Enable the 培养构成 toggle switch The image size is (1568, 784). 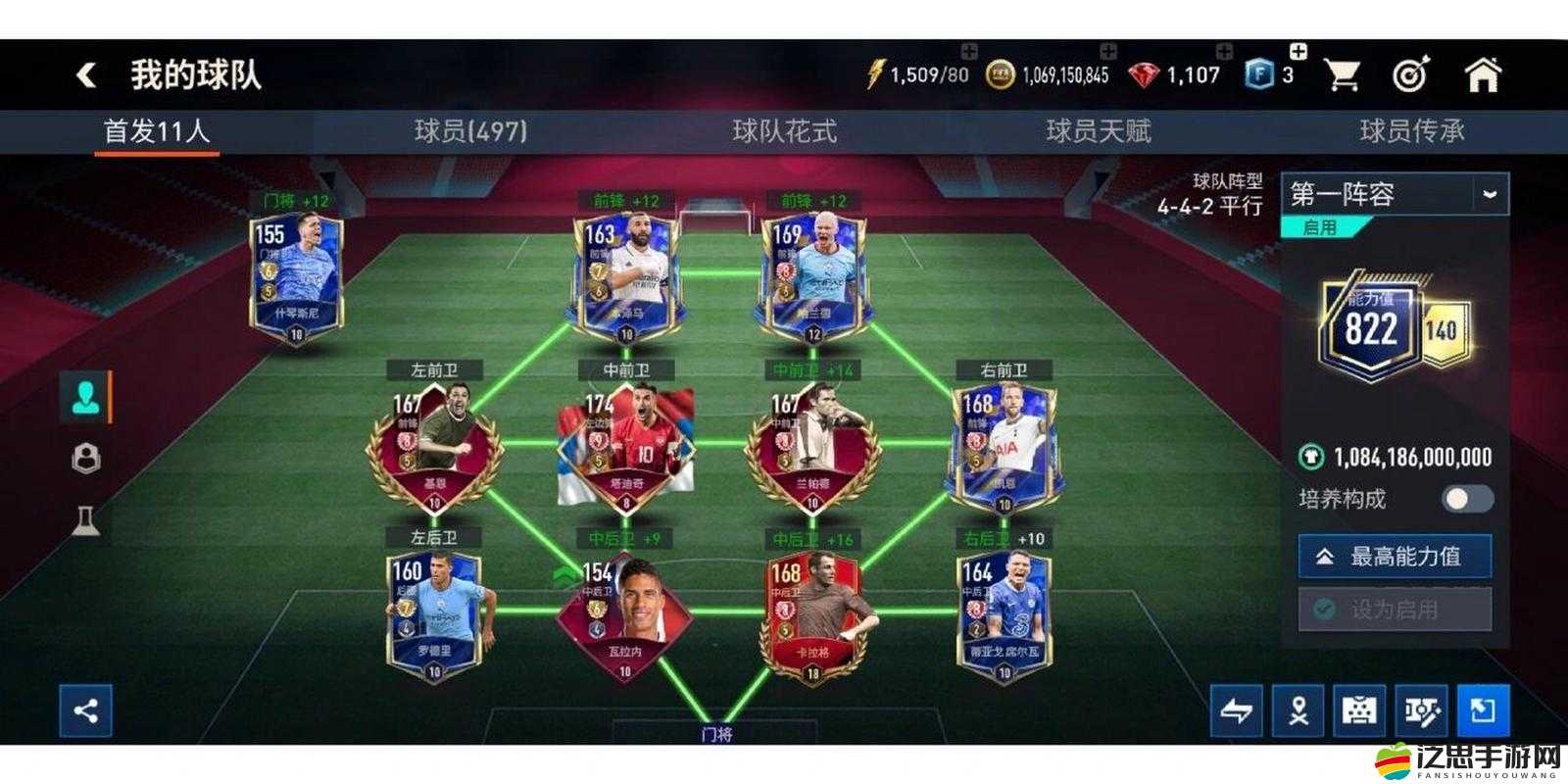pos(1469,498)
